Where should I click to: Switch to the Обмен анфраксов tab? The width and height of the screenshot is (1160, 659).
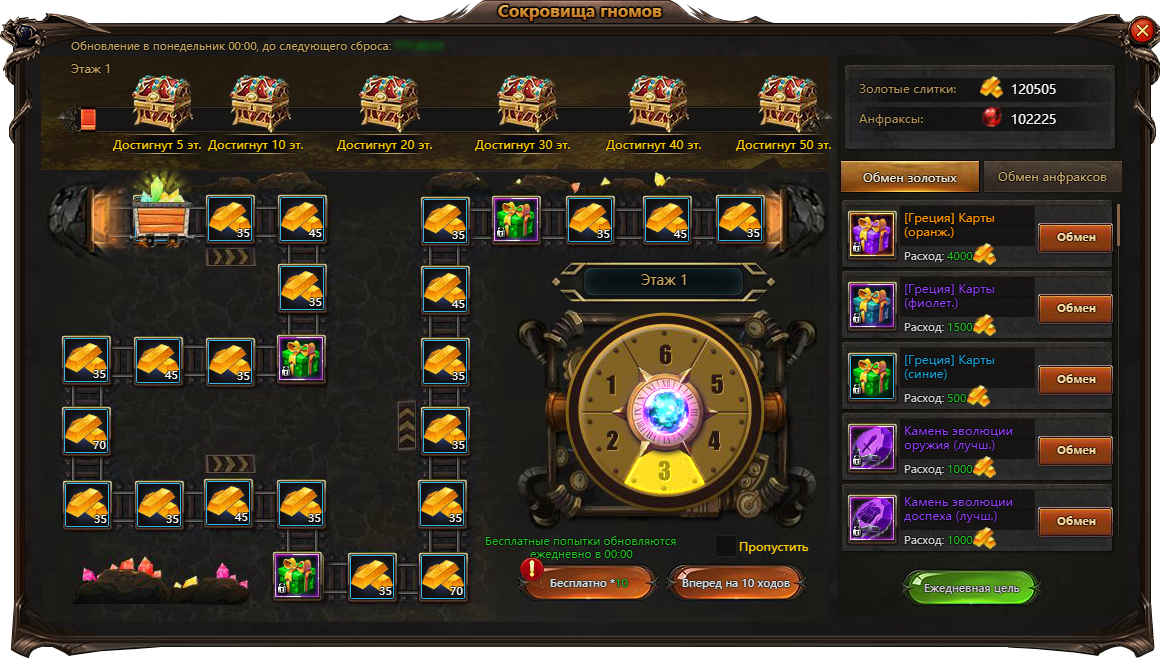[x=1052, y=177]
